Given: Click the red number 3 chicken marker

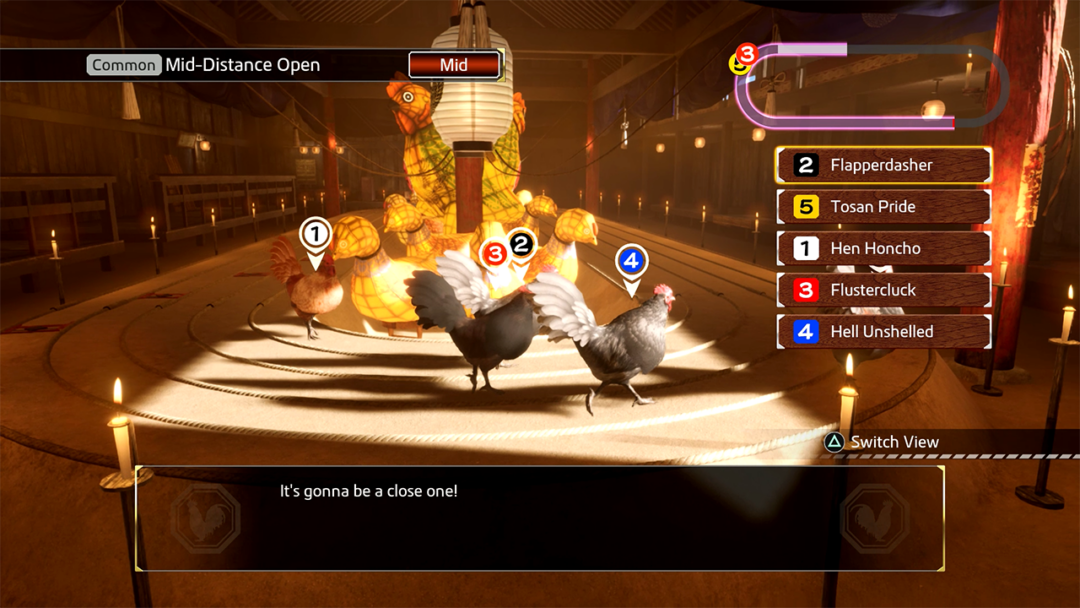Looking at the screenshot, I should 493,255.
